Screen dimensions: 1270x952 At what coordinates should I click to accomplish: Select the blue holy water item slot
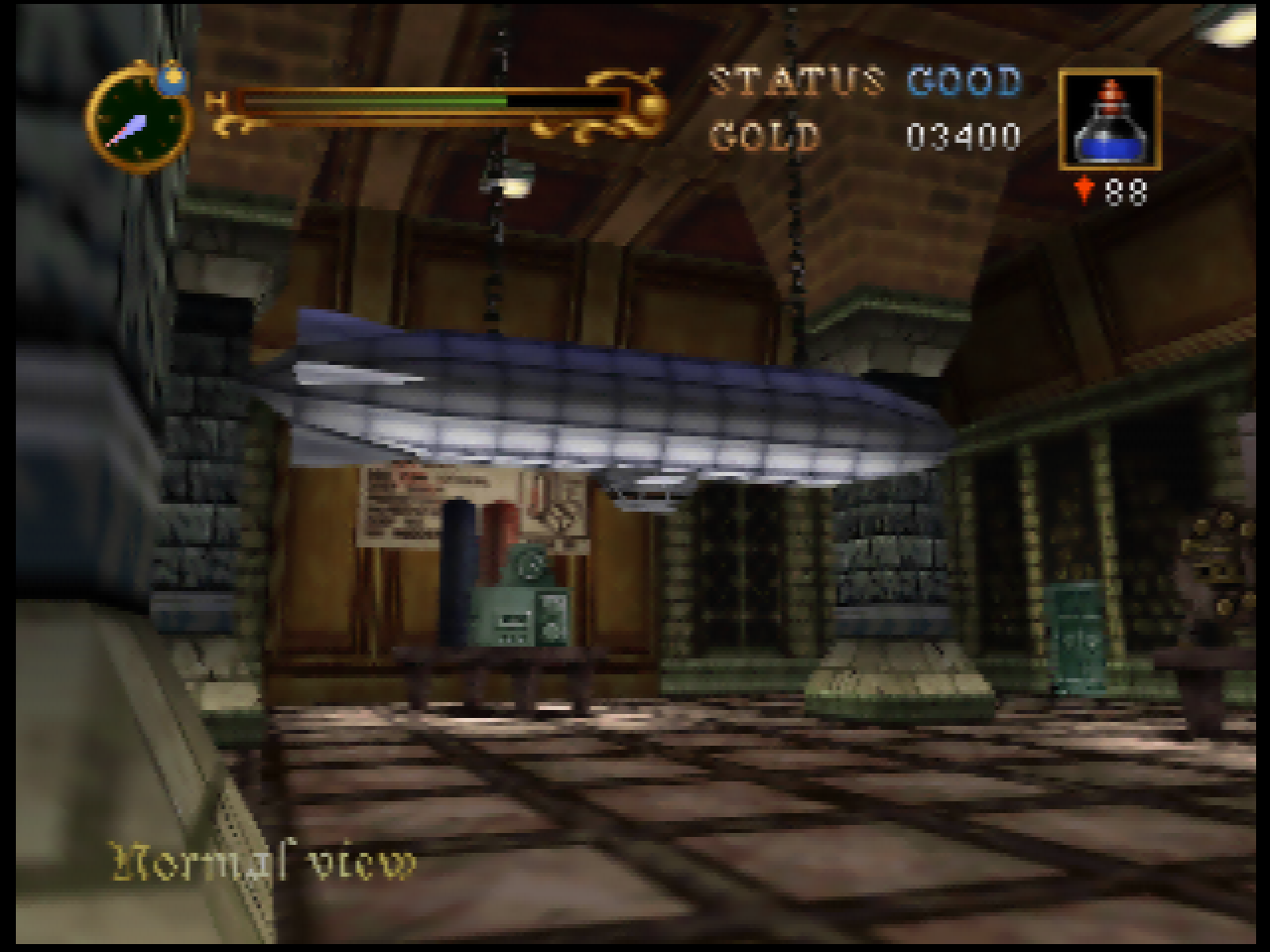pos(1108,120)
